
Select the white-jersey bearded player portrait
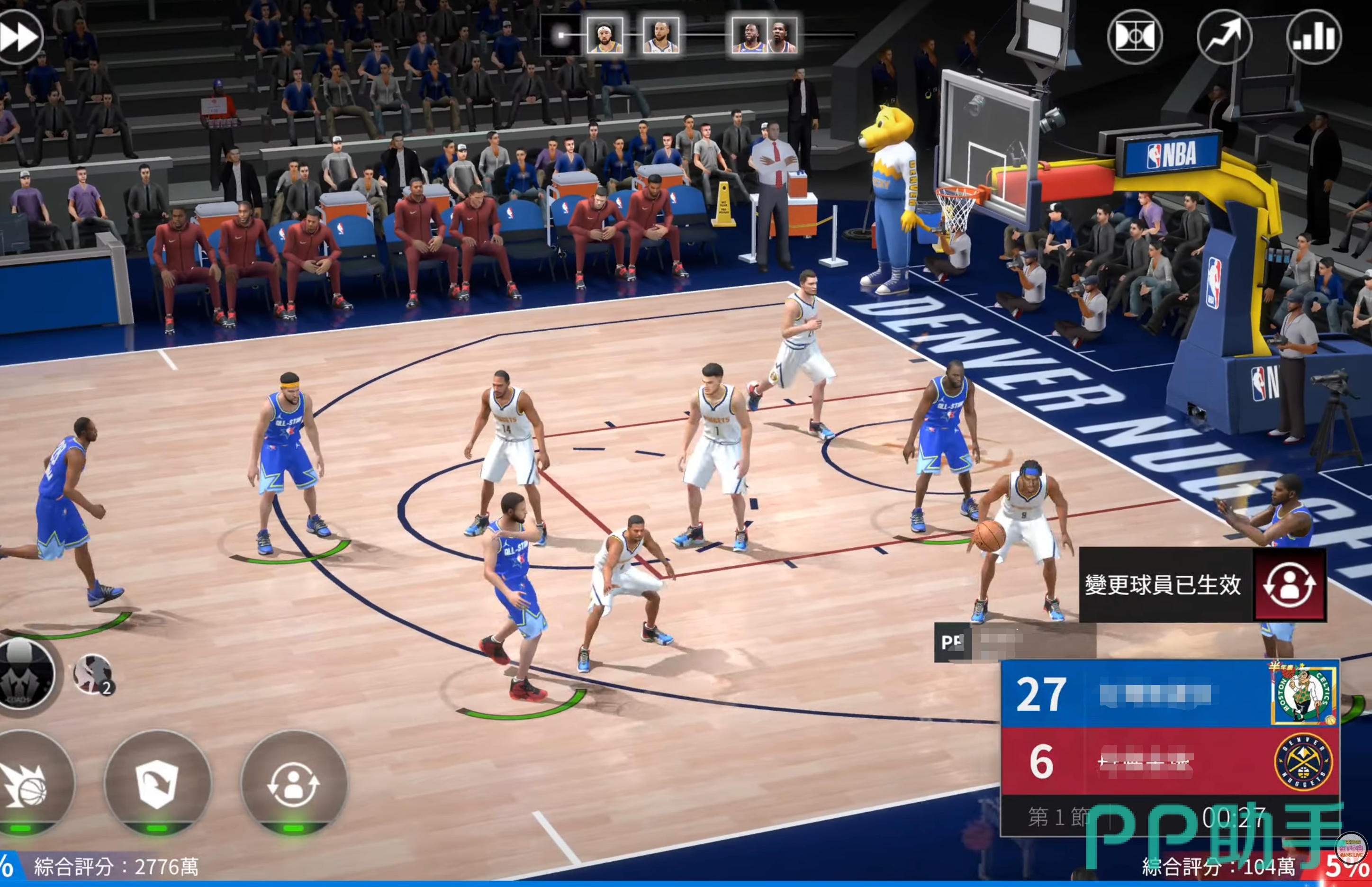point(660,36)
